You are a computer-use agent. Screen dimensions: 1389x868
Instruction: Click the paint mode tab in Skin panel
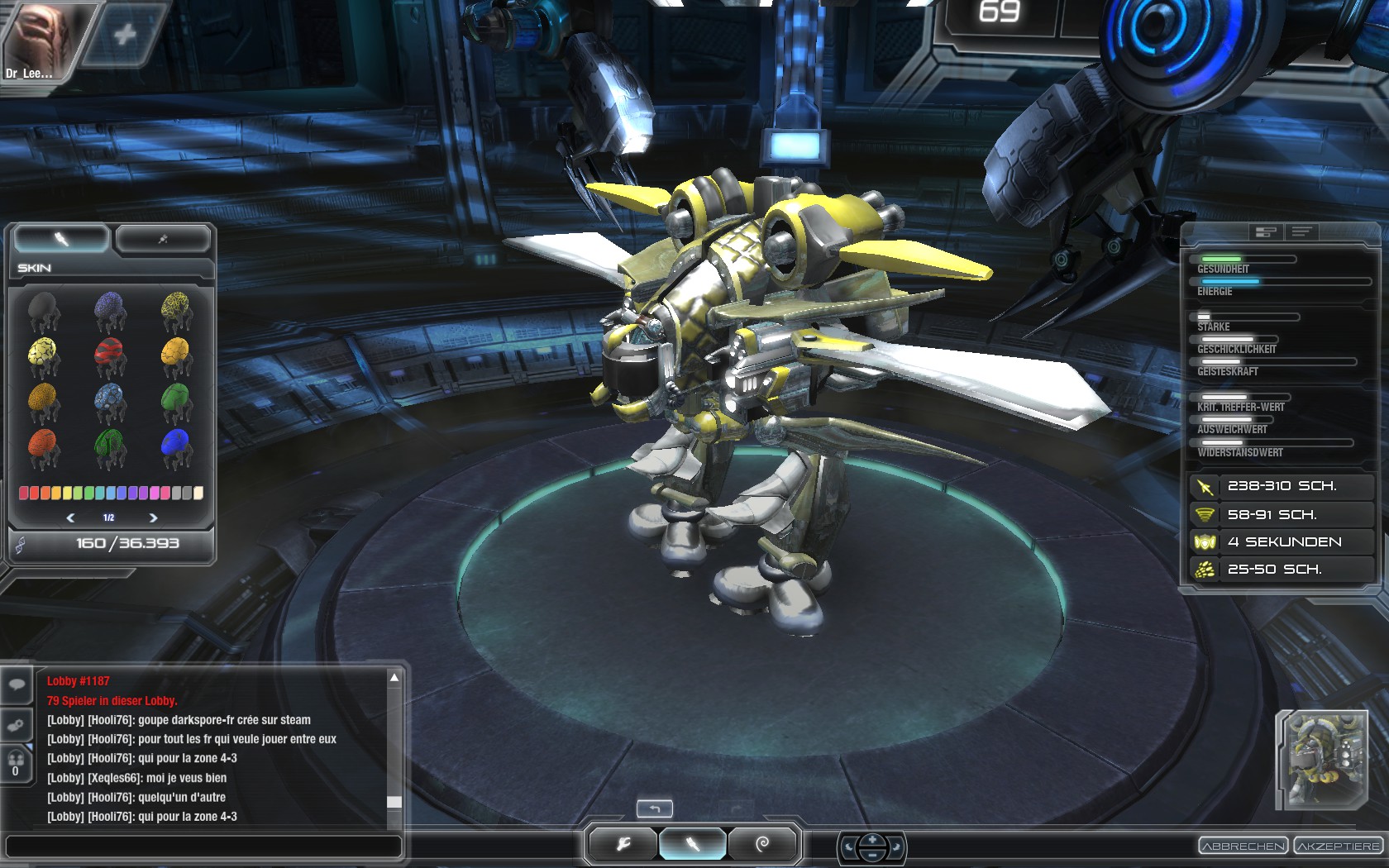tap(60, 239)
